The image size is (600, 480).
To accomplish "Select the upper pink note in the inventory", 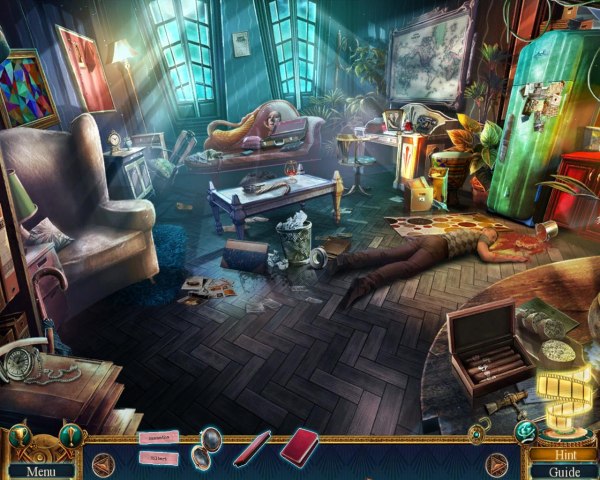I will [x=156, y=436].
